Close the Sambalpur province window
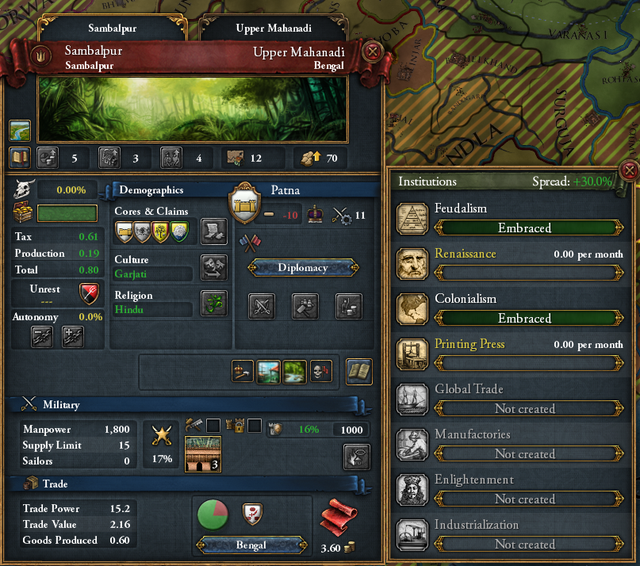 point(372,50)
